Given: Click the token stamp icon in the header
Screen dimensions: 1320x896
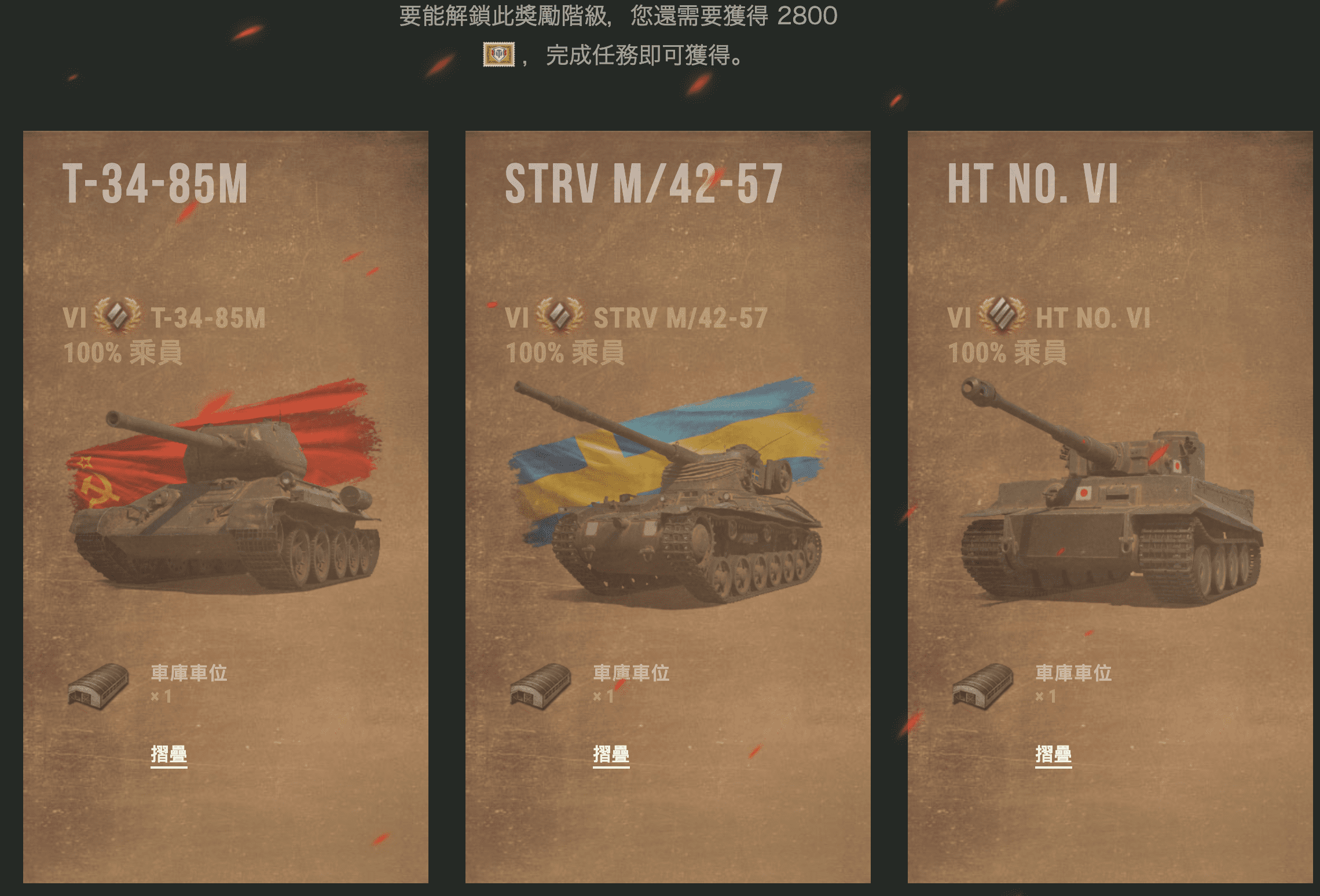Looking at the screenshot, I should click(498, 55).
